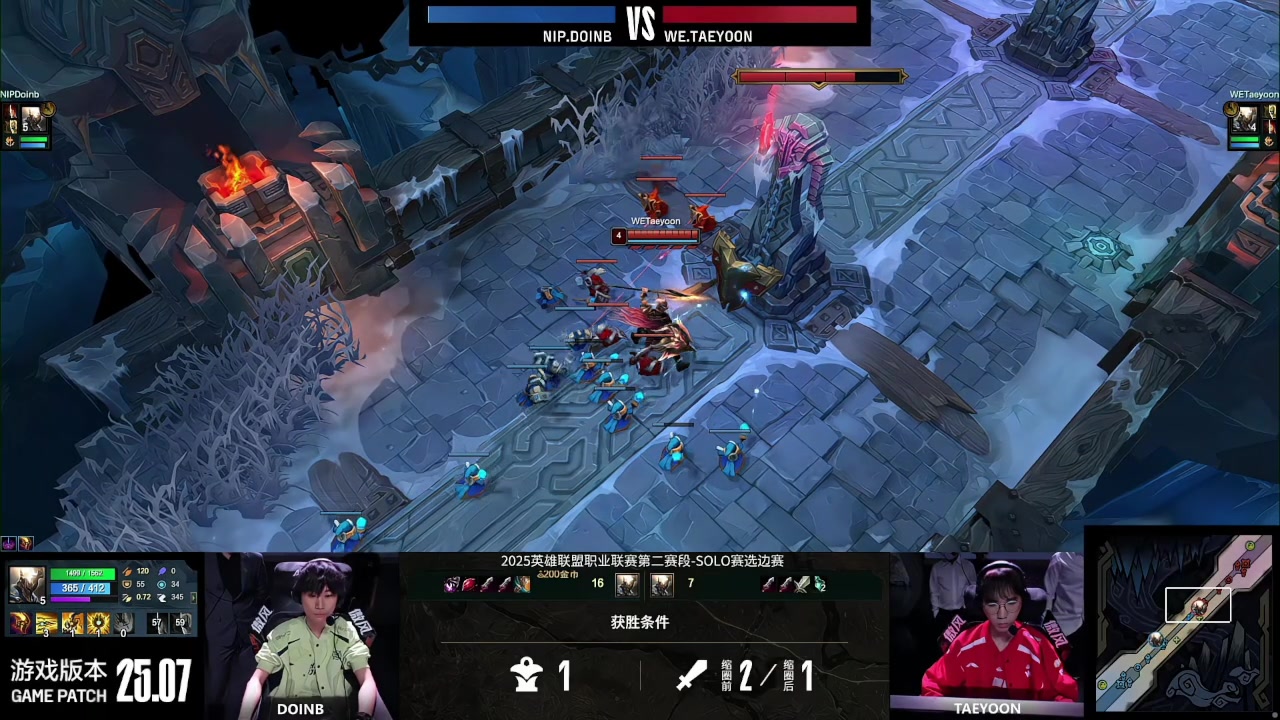Click the red Ruby Crystal item icon
Image resolution: width=1280 pixels, height=720 pixels.
(469, 585)
